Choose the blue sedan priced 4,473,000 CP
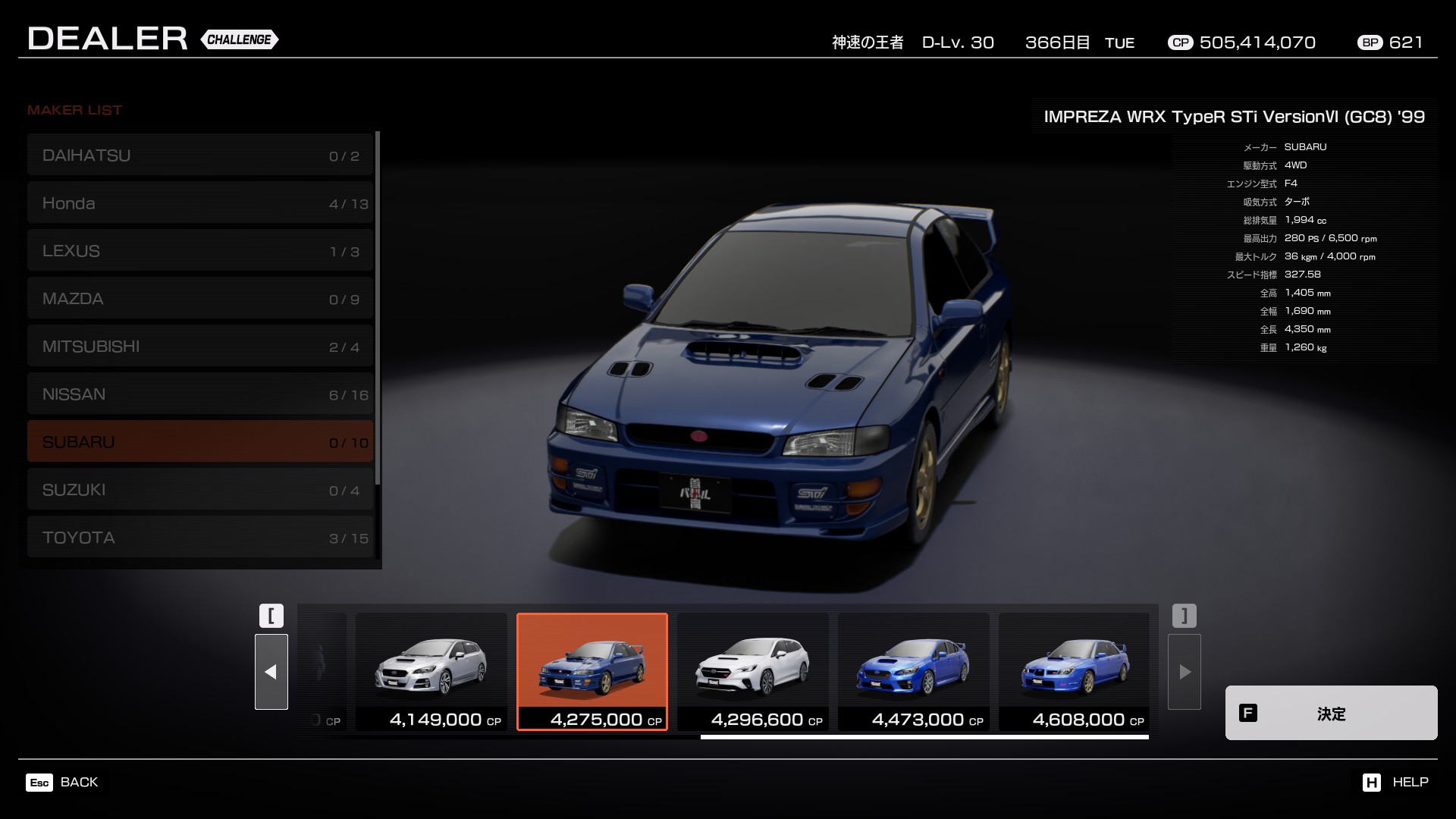 click(913, 672)
